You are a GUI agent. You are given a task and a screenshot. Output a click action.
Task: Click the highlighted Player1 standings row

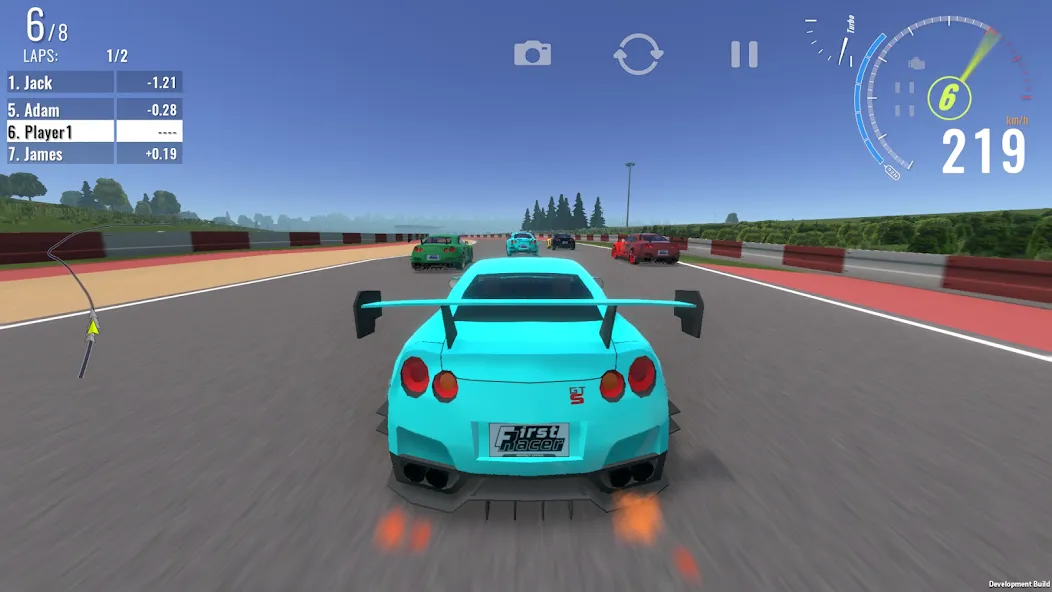point(94,132)
